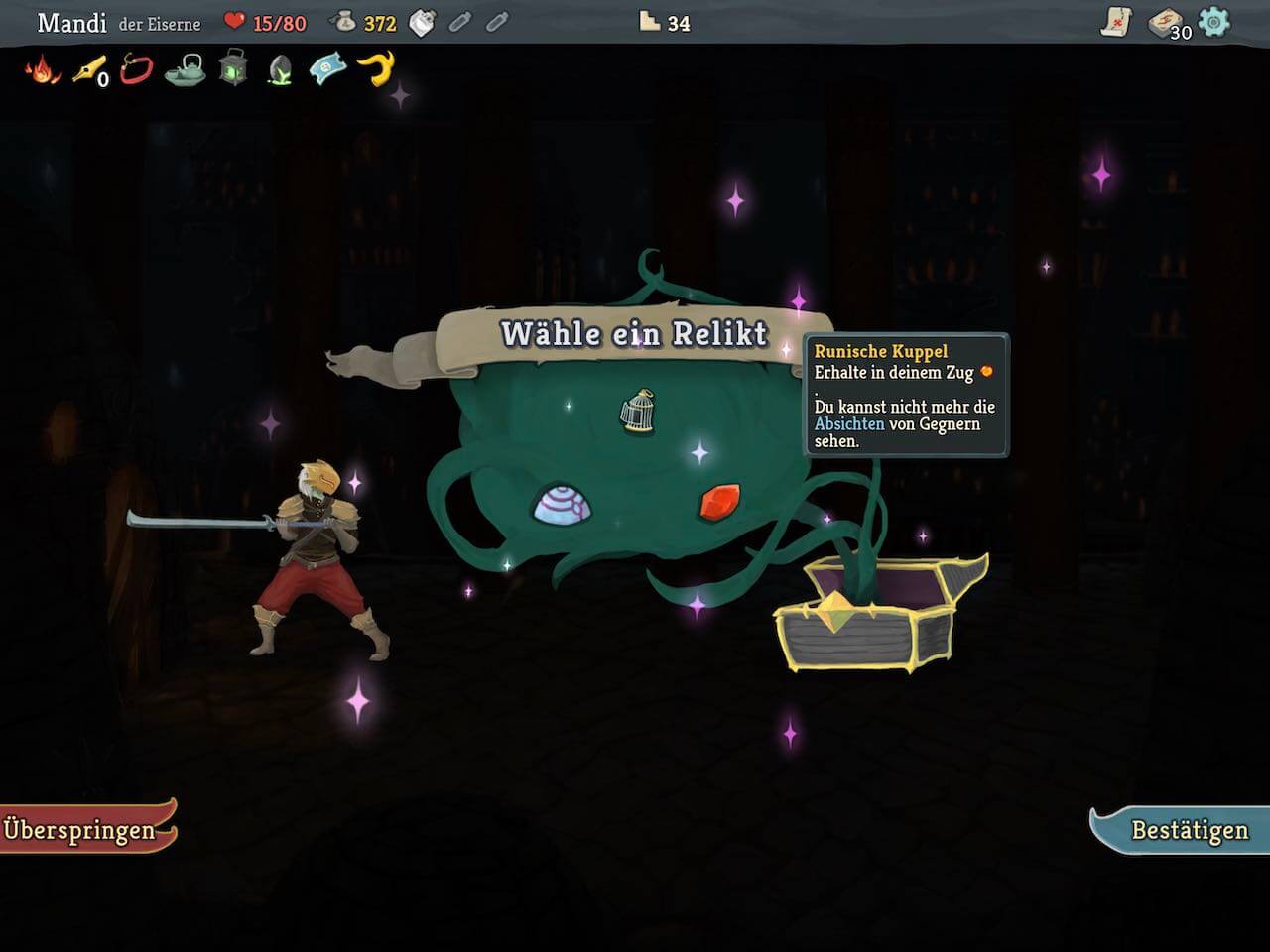Image resolution: width=1270 pixels, height=952 pixels.
Task: Inspect the green teapot set relic
Action: (x=185, y=69)
